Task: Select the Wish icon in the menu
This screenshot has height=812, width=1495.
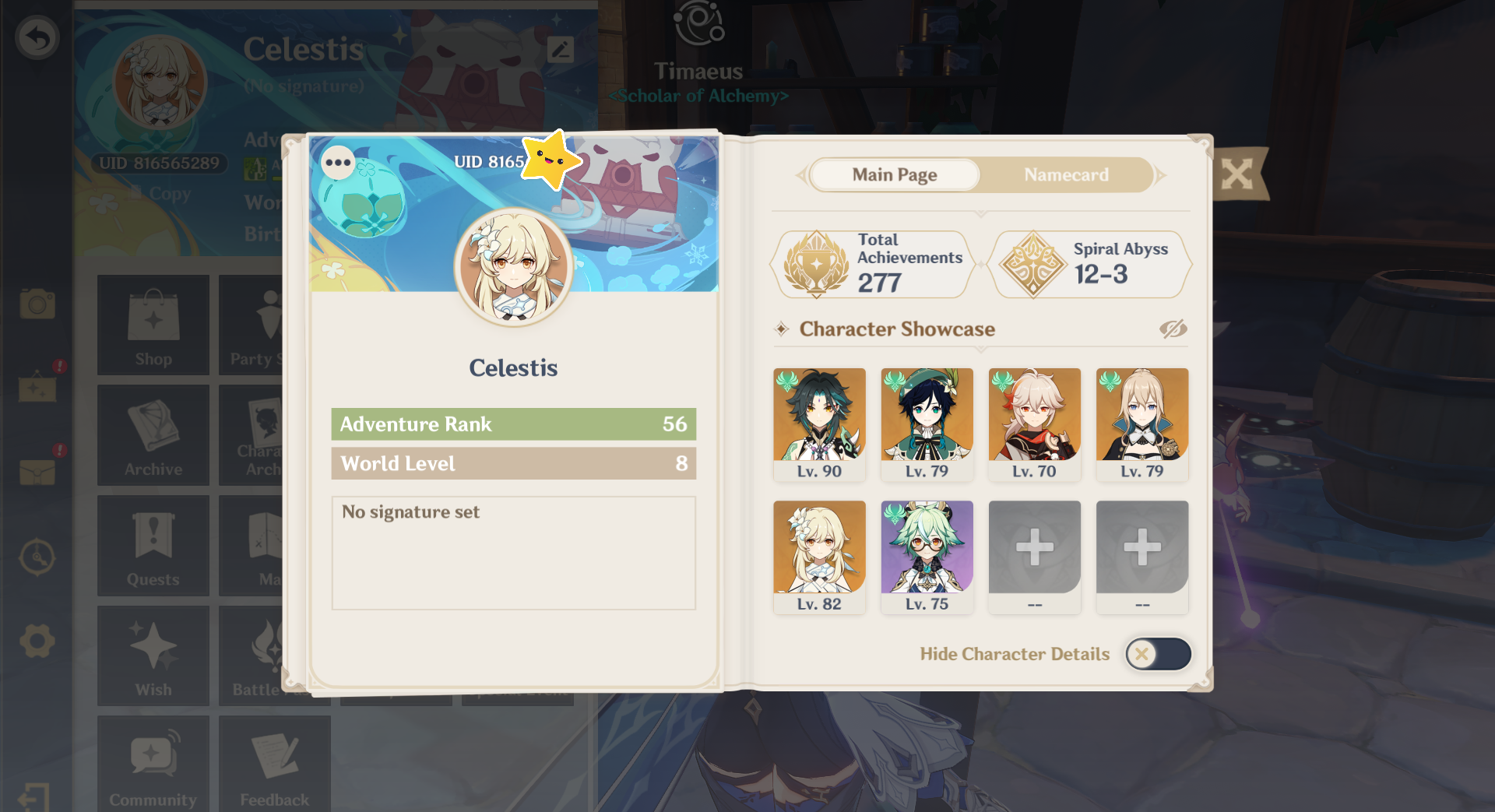Action: coord(153,656)
